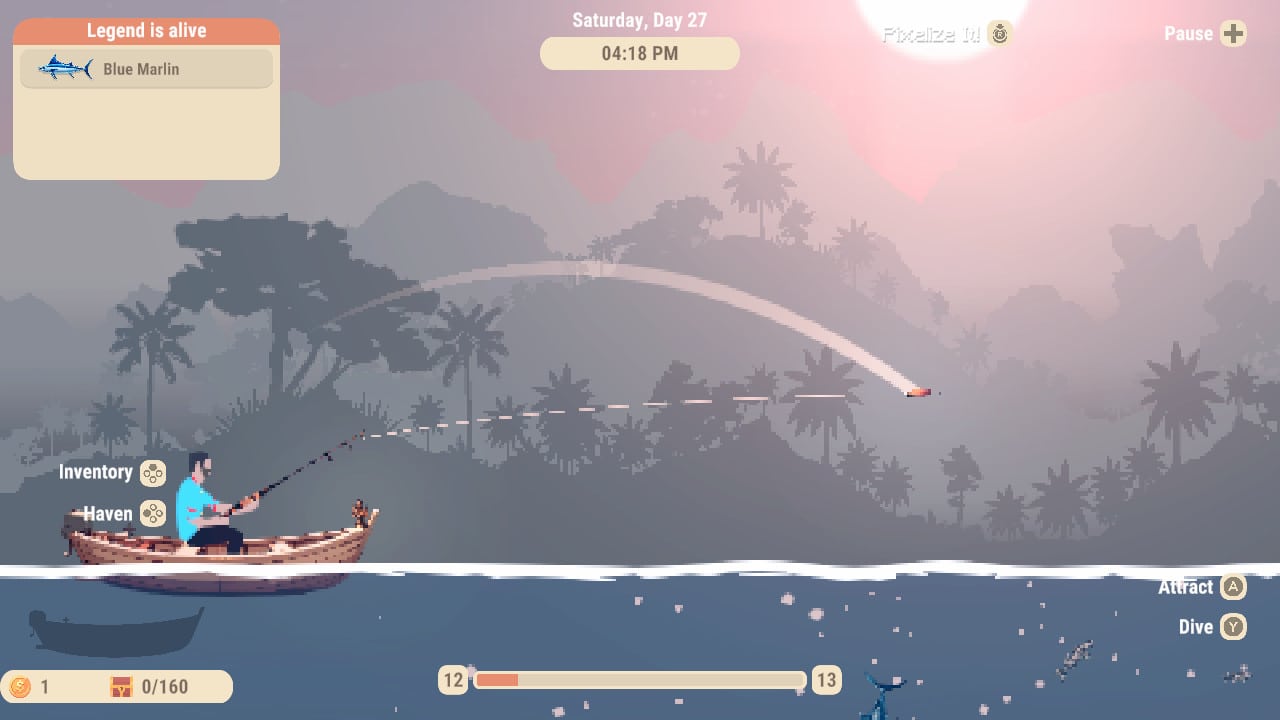Activate Attract by clicking its label
The height and width of the screenshot is (720, 1280).
[1186, 587]
